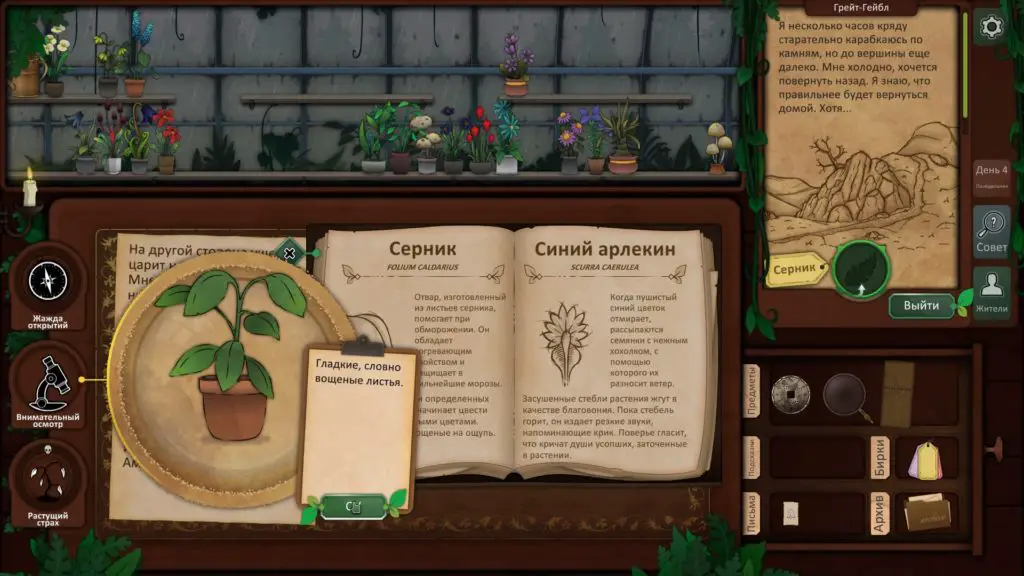Click the Выйти exit button
This screenshot has height=576, width=1024.
coord(921,305)
